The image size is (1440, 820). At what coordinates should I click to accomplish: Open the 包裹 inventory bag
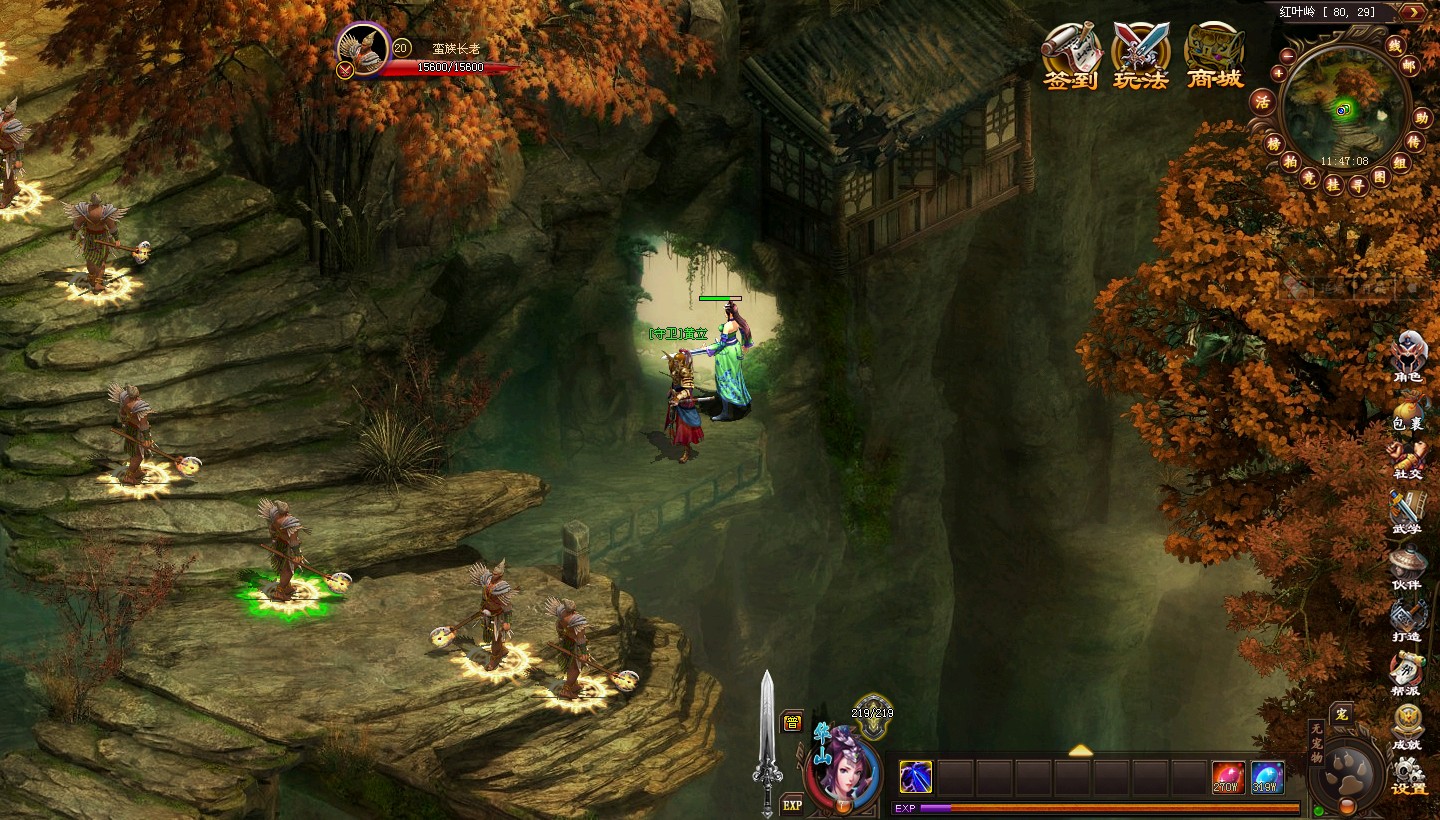pyautogui.click(x=1408, y=412)
